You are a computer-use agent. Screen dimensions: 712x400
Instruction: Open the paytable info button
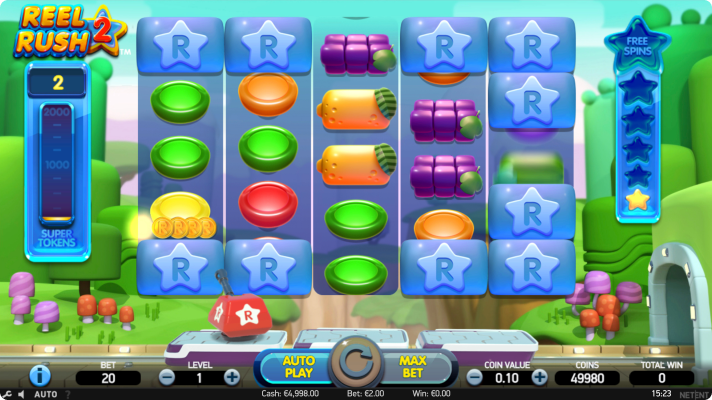point(41,376)
